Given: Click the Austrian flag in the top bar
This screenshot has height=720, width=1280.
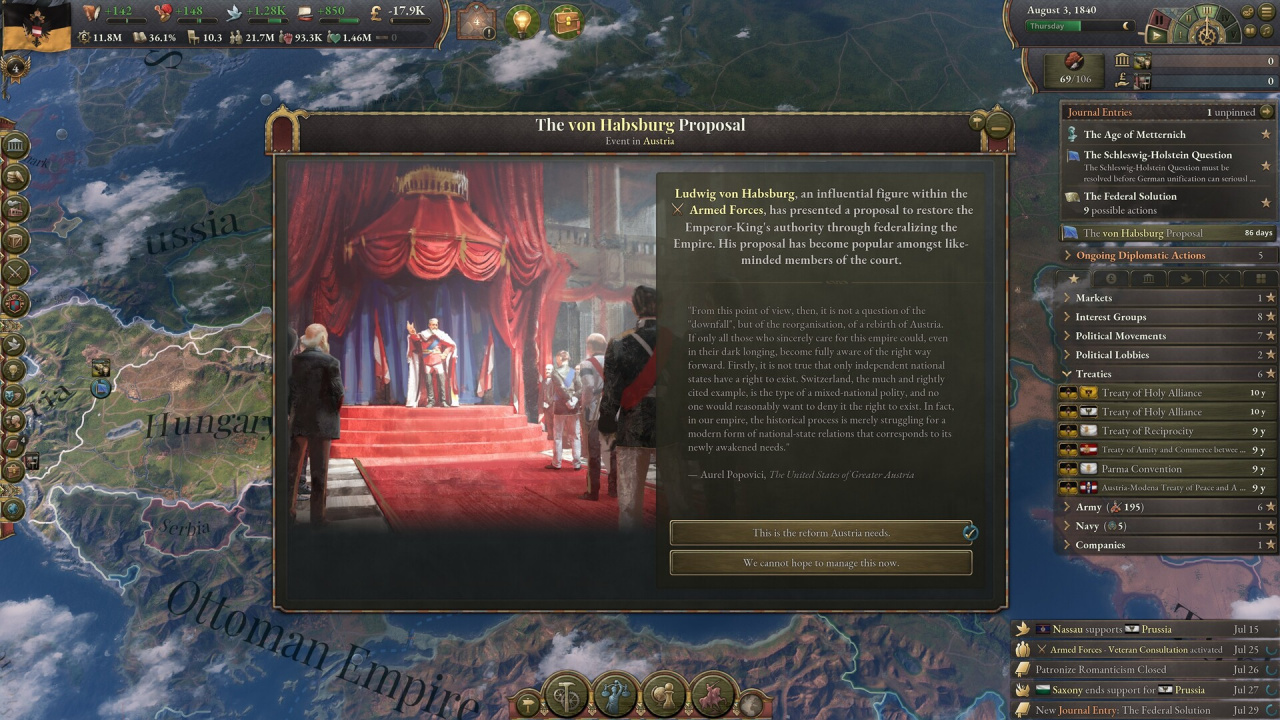Looking at the screenshot, I should point(36,25).
